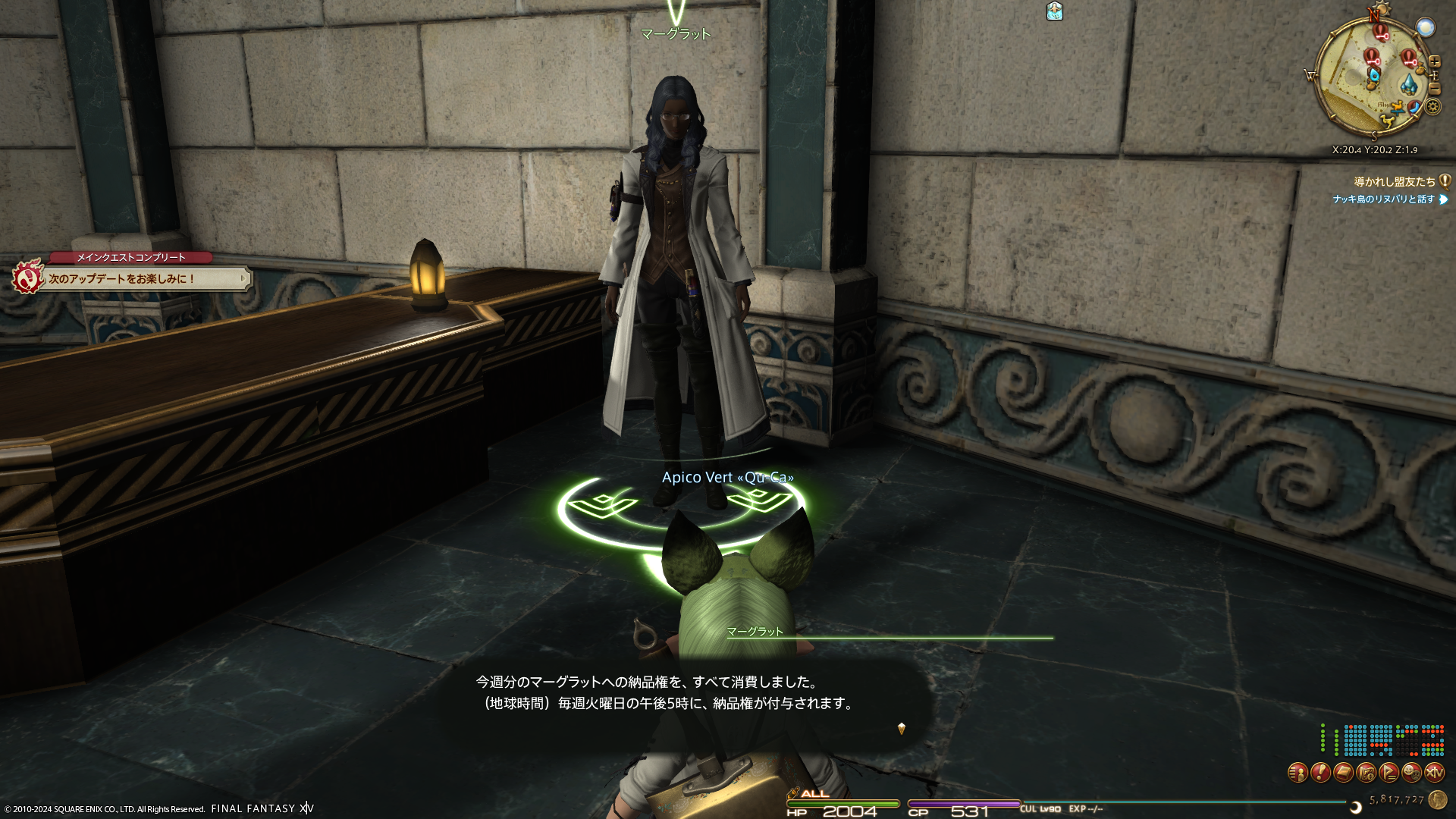Click the weather sun icon beside the minimap

click(x=1426, y=28)
